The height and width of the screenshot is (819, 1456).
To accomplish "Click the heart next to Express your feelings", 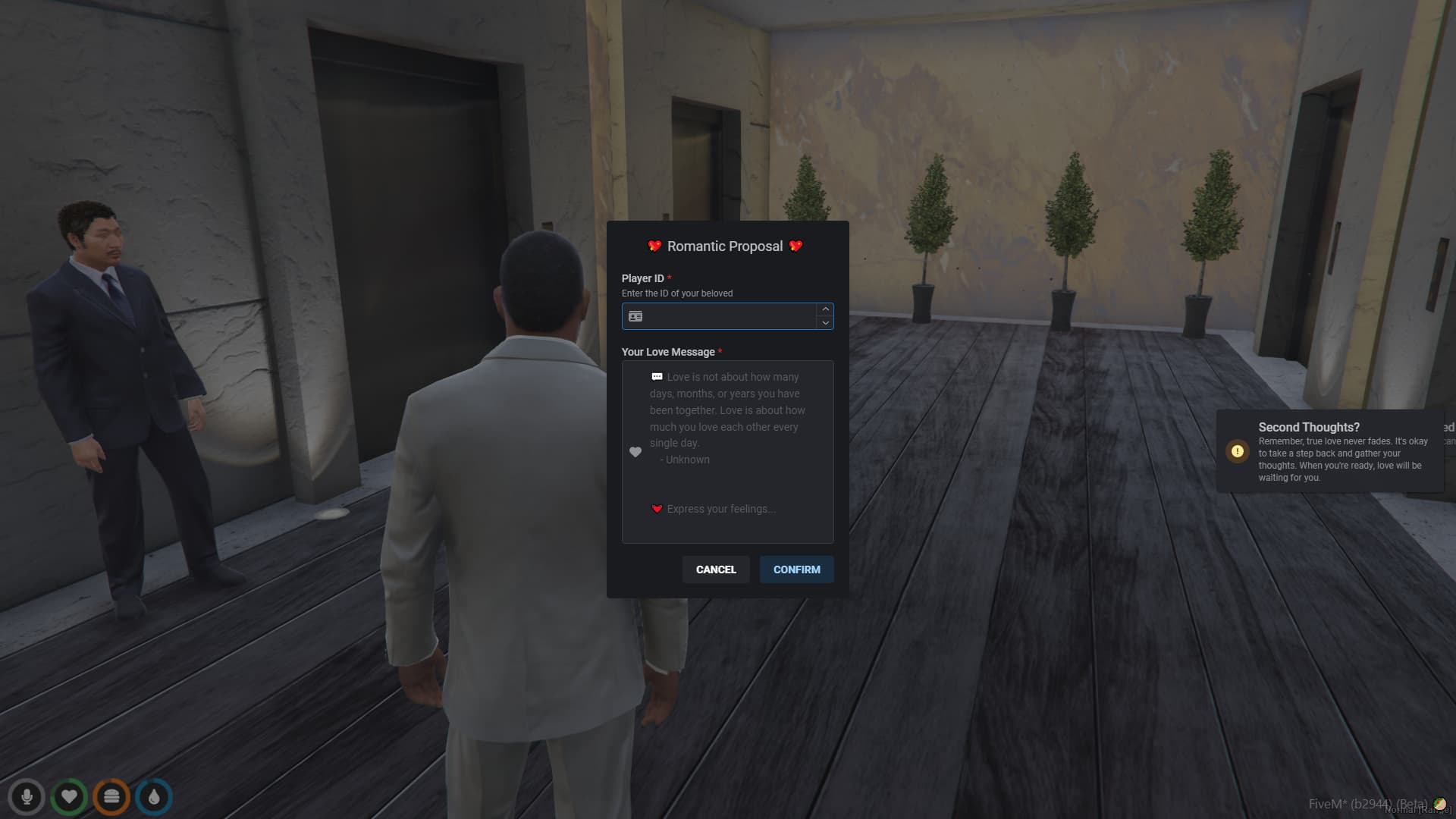I will 657,509.
